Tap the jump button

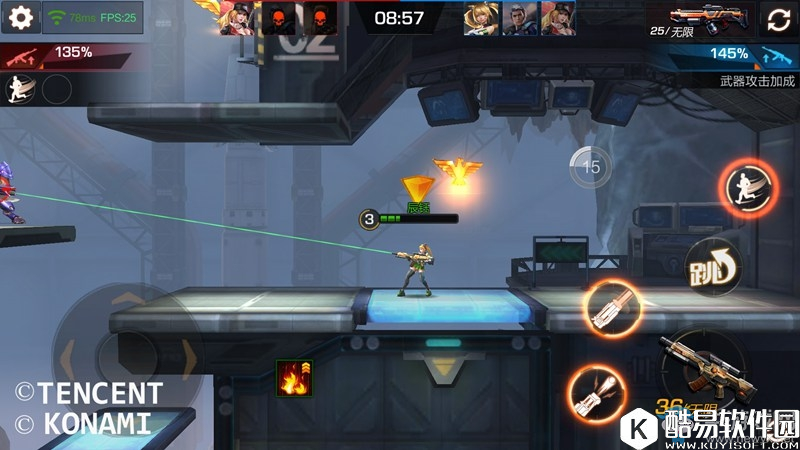point(713,268)
